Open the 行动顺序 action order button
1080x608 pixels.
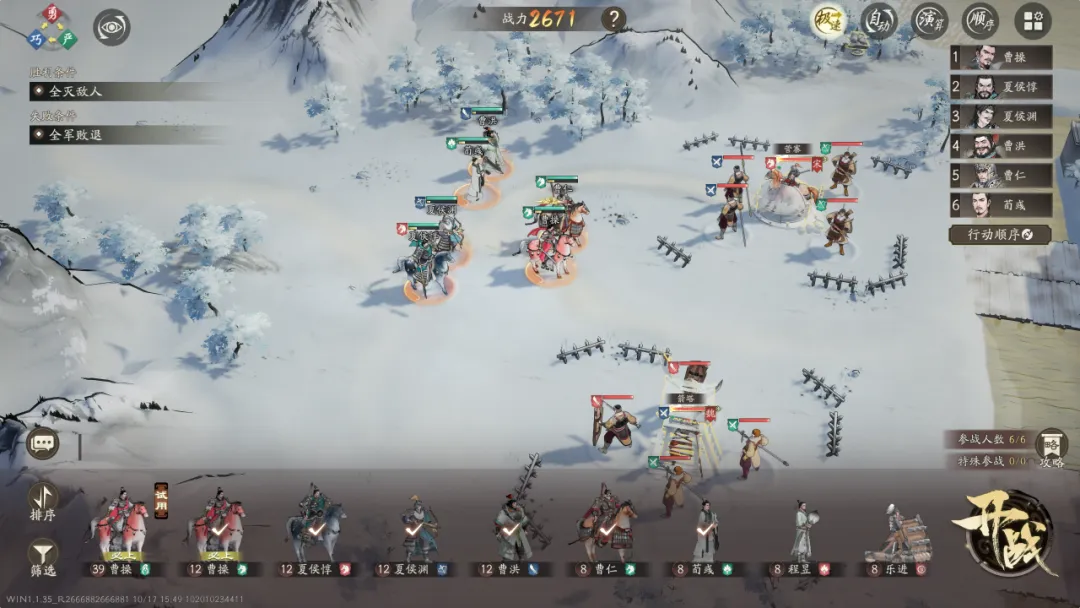click(1000, 235)
